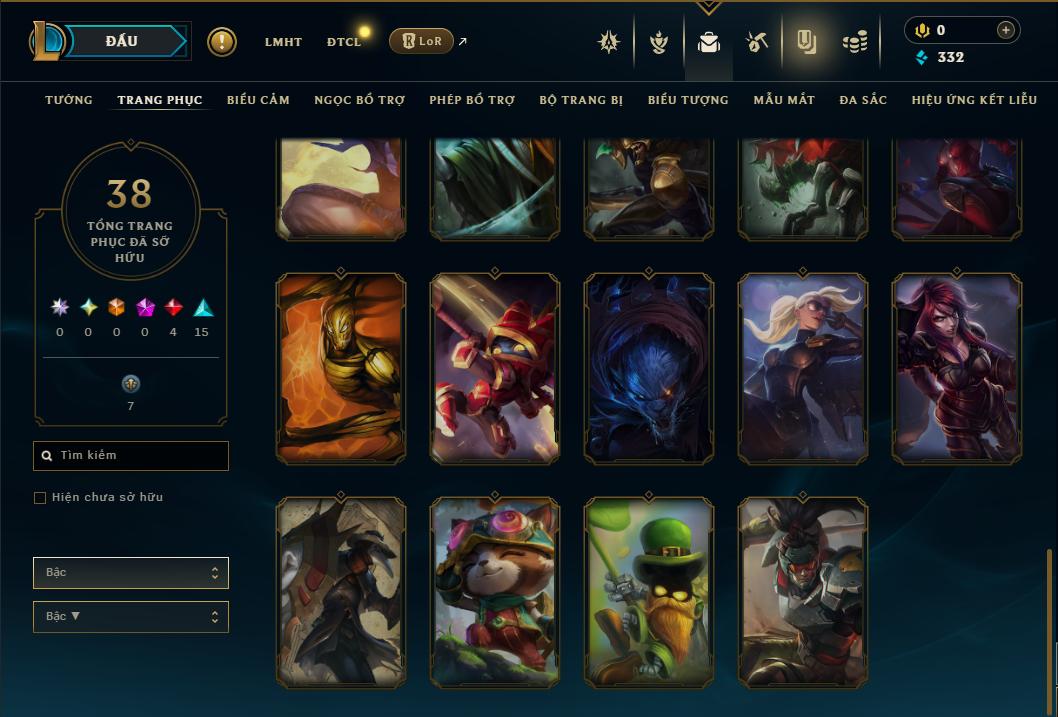1058x717 pixels.
Task: Open the NGỌC BỔ TRỢ runes tab
Action: (359, 100)
